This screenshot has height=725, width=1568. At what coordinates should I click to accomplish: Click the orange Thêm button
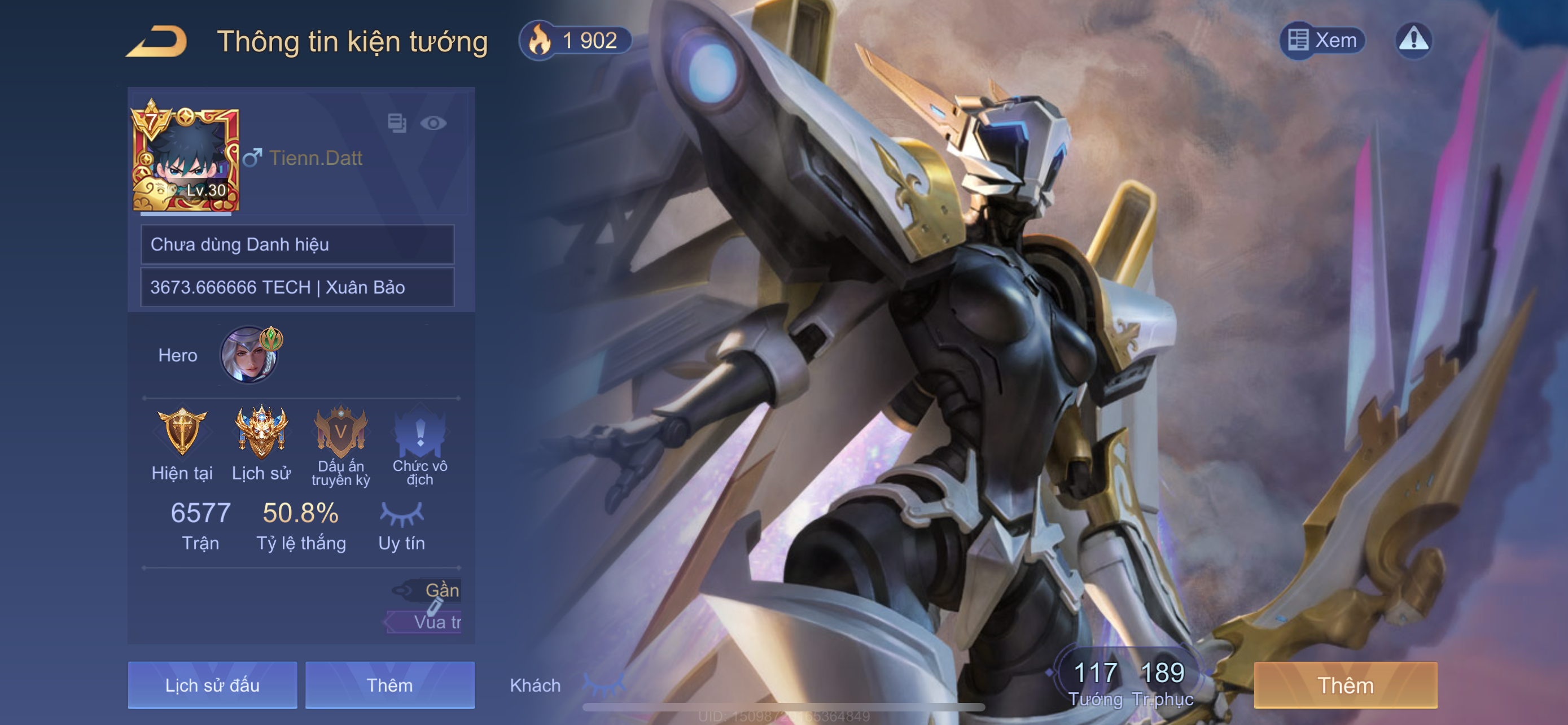click(1345, 685)
